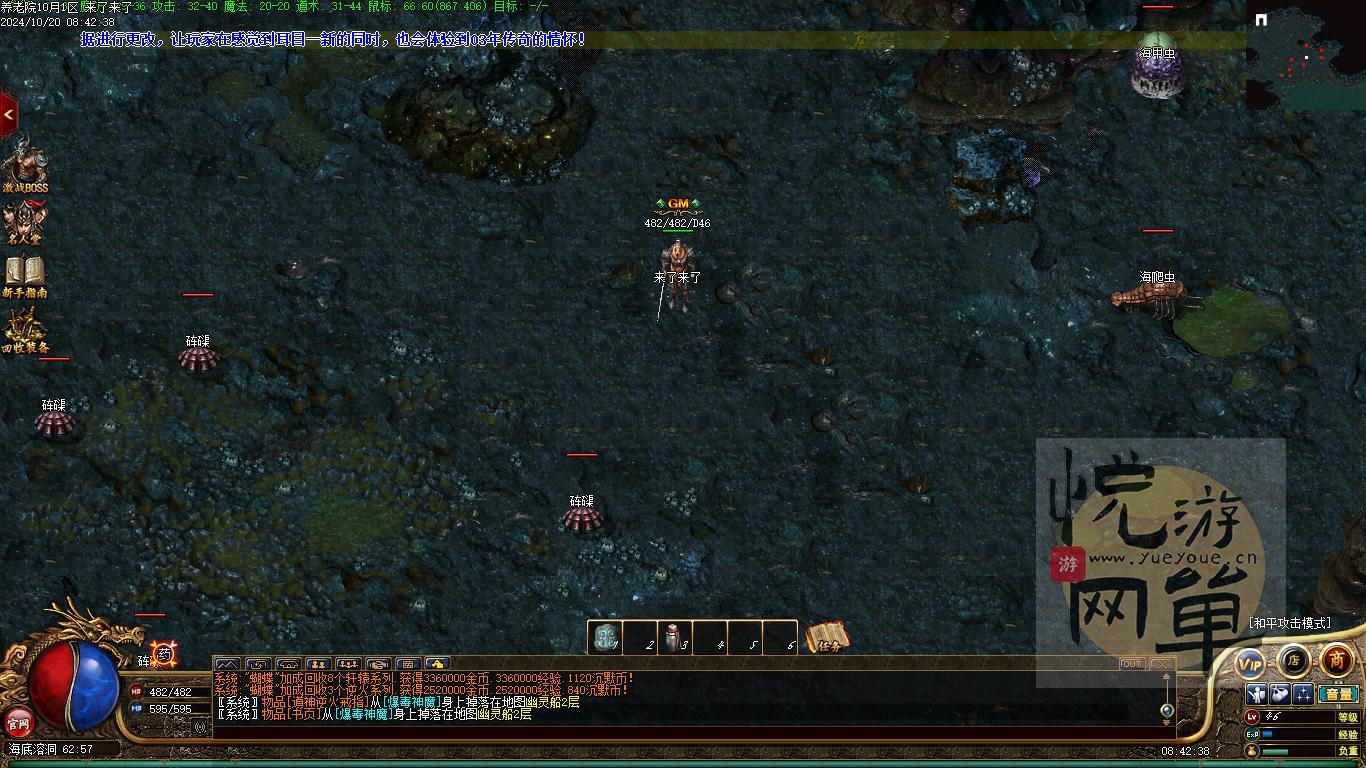Open the 店 store button
Screen dimensions: 1366x768
pyautogui.click(x=1294, y=660)
